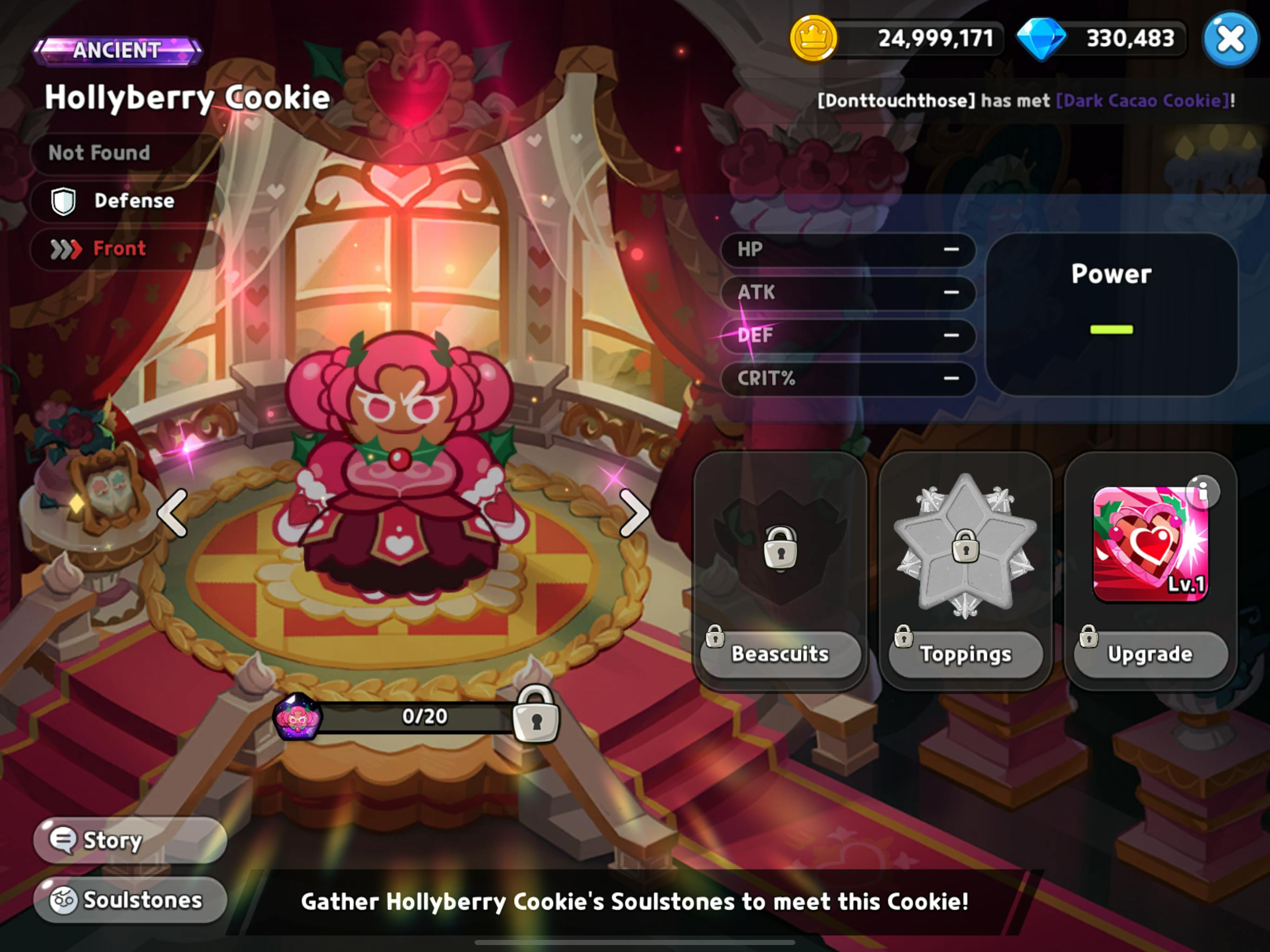This screenshot has height=952, width=1270.
Task: Open the skill info 'i' badge
Action: [1202, 491]
